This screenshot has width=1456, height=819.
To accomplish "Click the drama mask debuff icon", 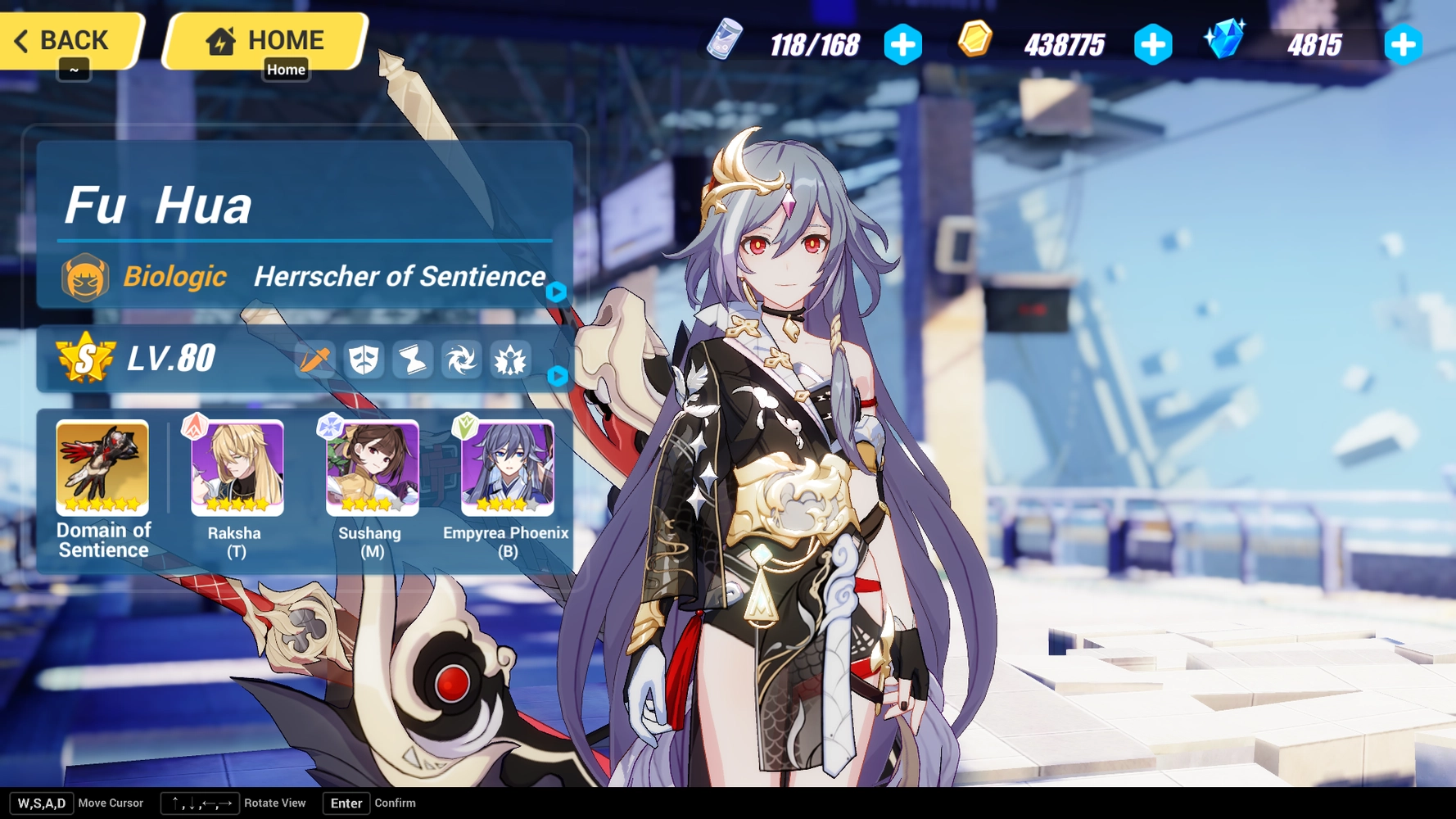I will (x=364, y=359).
